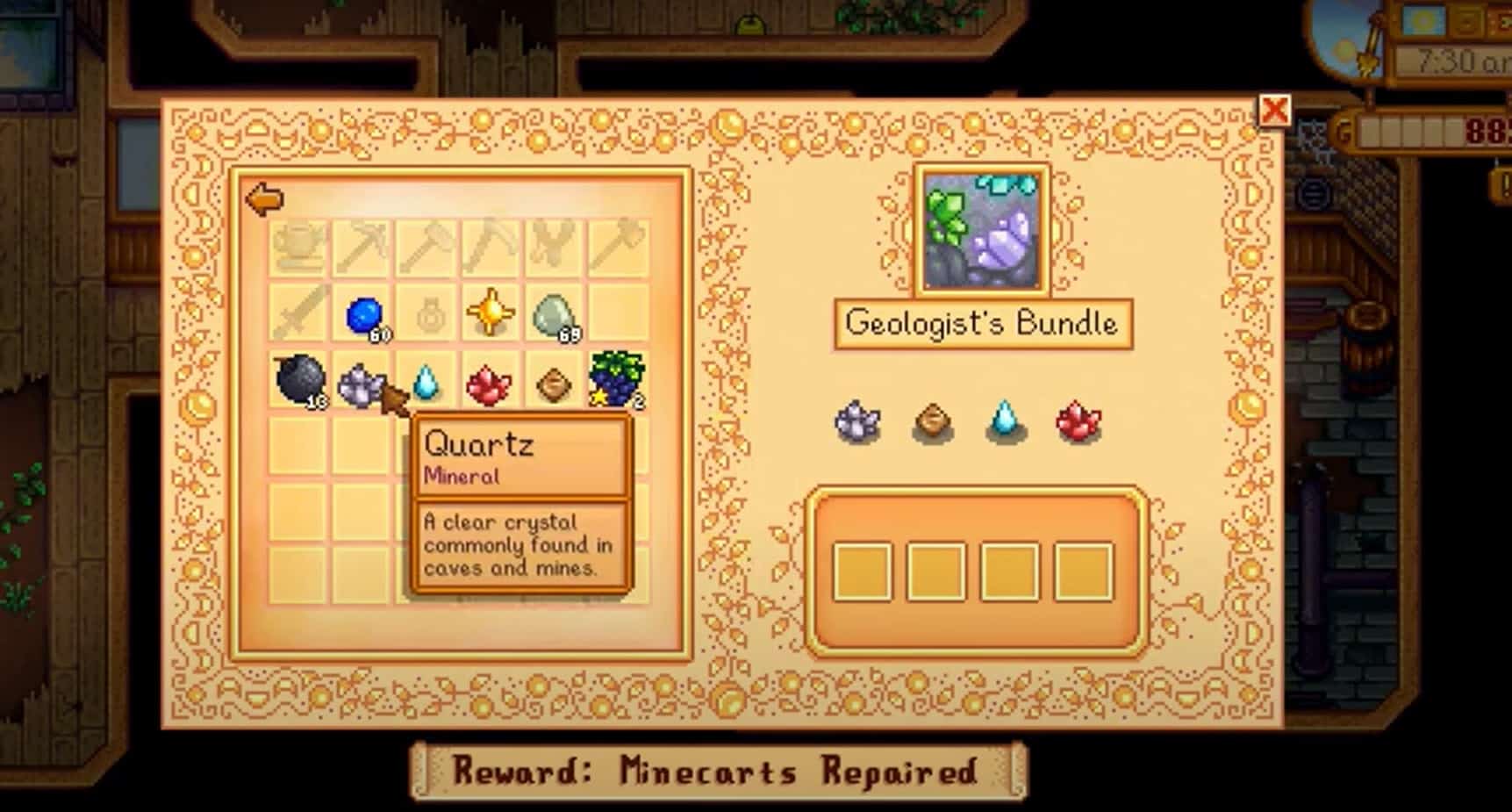
Task: Pick the Fire Quartz crystal in inventory
Action: [489, 384]
